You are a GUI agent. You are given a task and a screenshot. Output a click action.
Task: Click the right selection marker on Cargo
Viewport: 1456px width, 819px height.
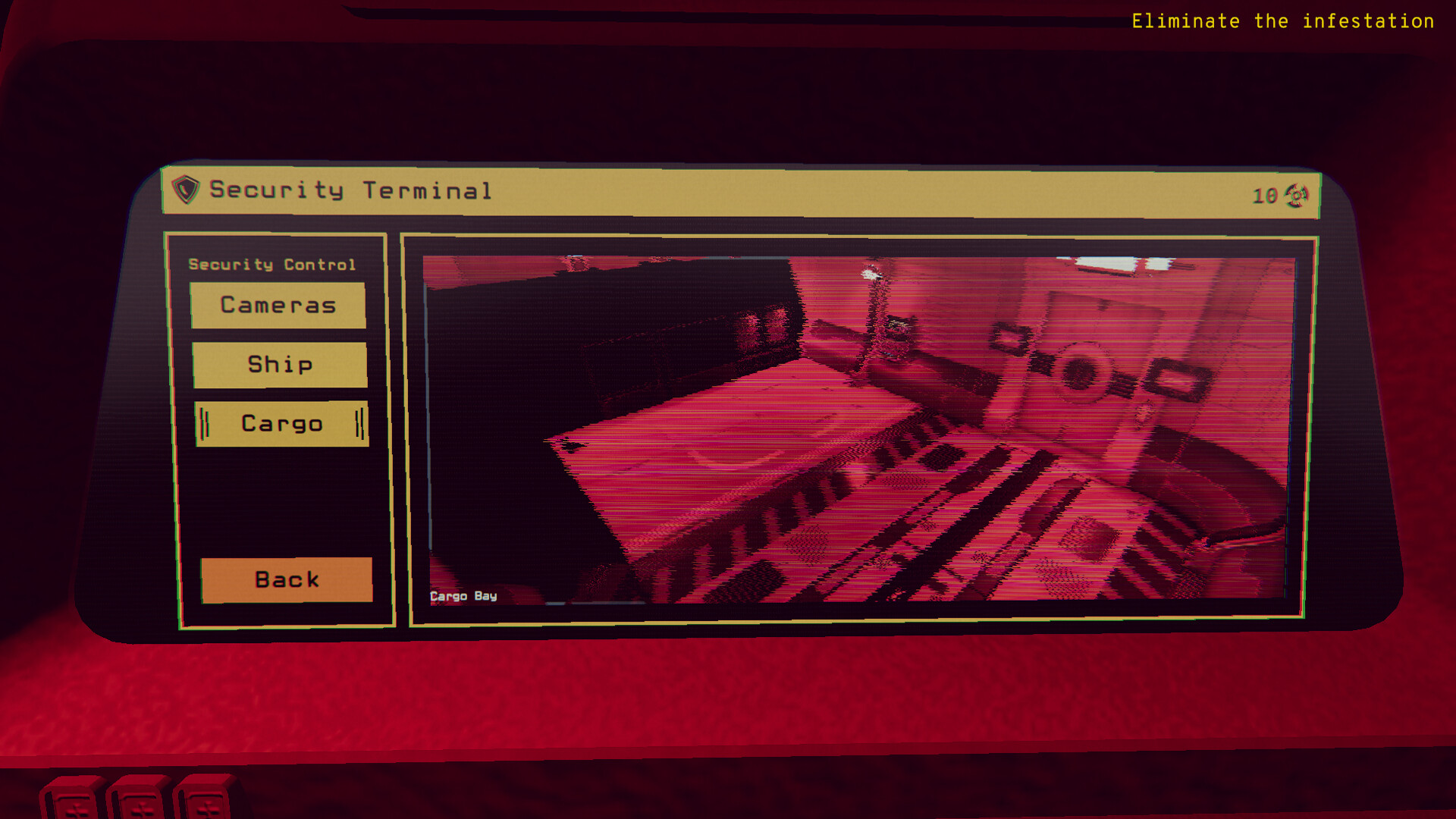[x=361, y=423]
